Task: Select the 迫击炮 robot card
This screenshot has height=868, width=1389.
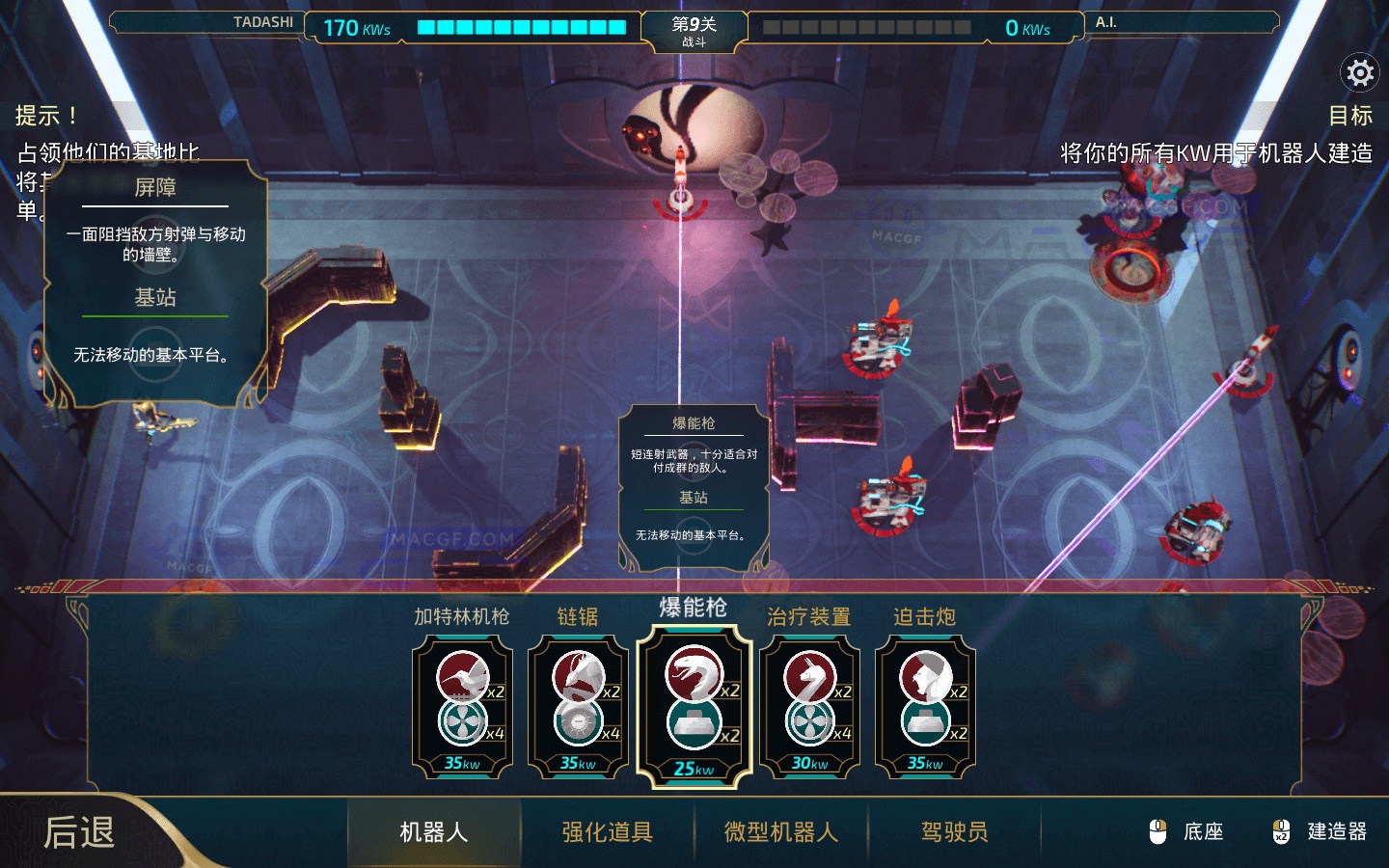Action: (926, 704)
